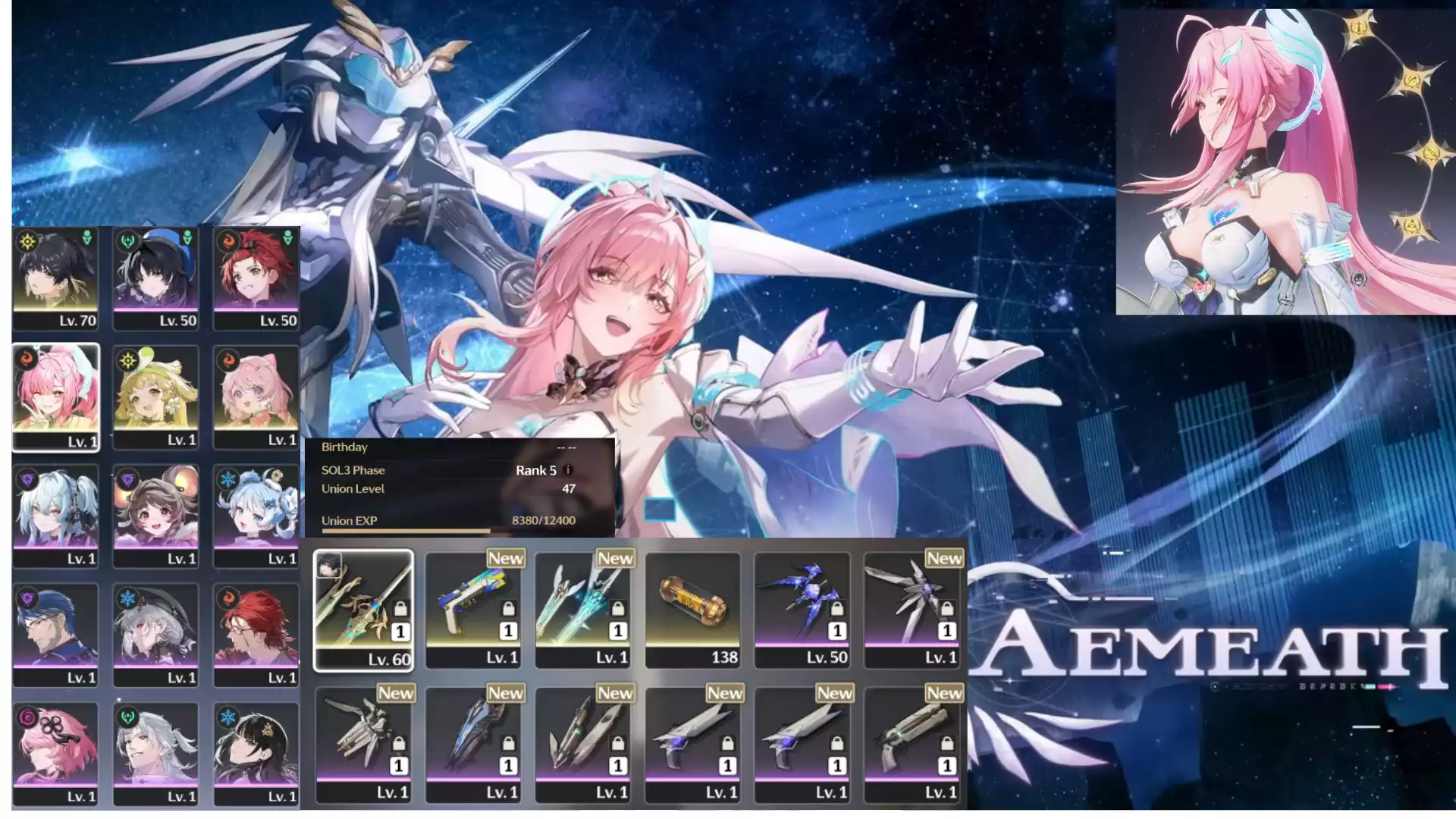Choose the green-blonde girl with flowers

point(155,397)
